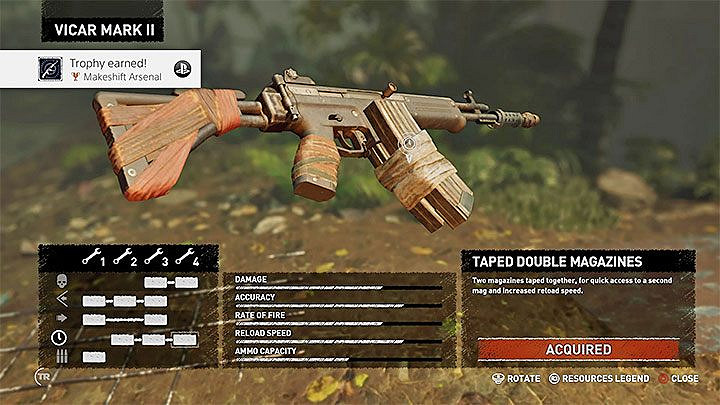
Task: Pick the tier 1 accuracy upgrade
Action: [94, 301]
